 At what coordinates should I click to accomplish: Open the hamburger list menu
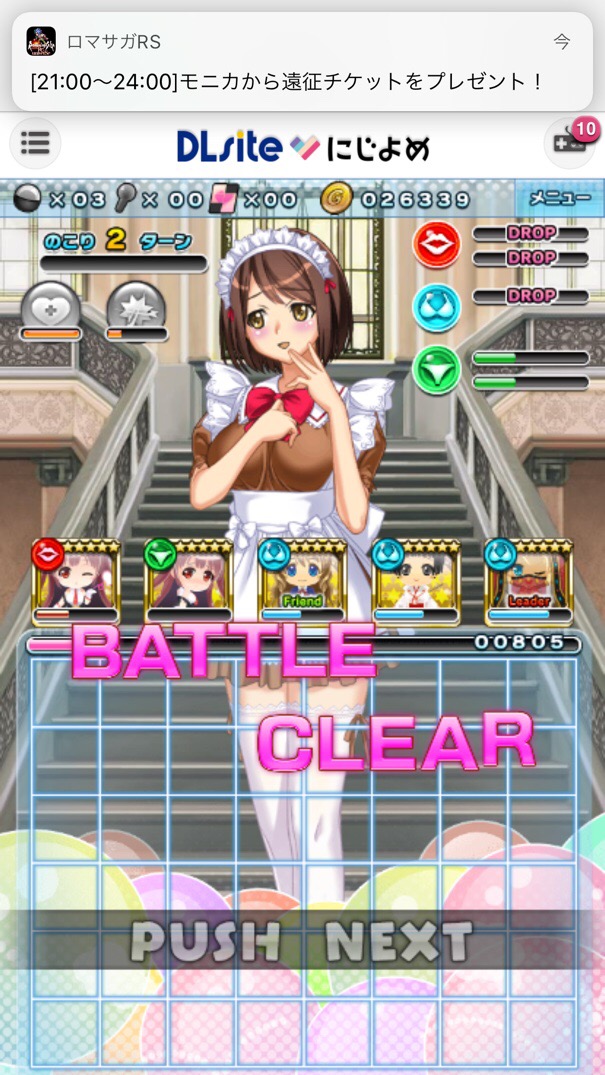coord(35,143)
